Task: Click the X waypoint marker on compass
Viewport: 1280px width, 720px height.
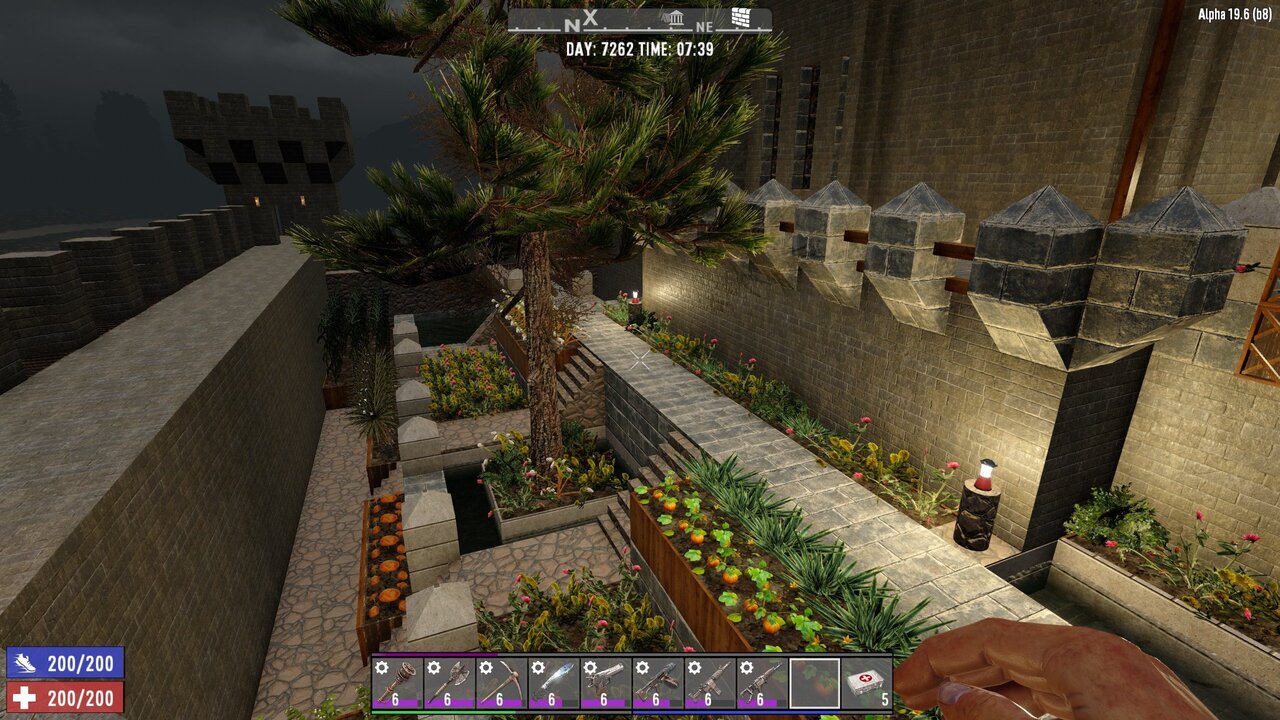Action: (590, 17)
